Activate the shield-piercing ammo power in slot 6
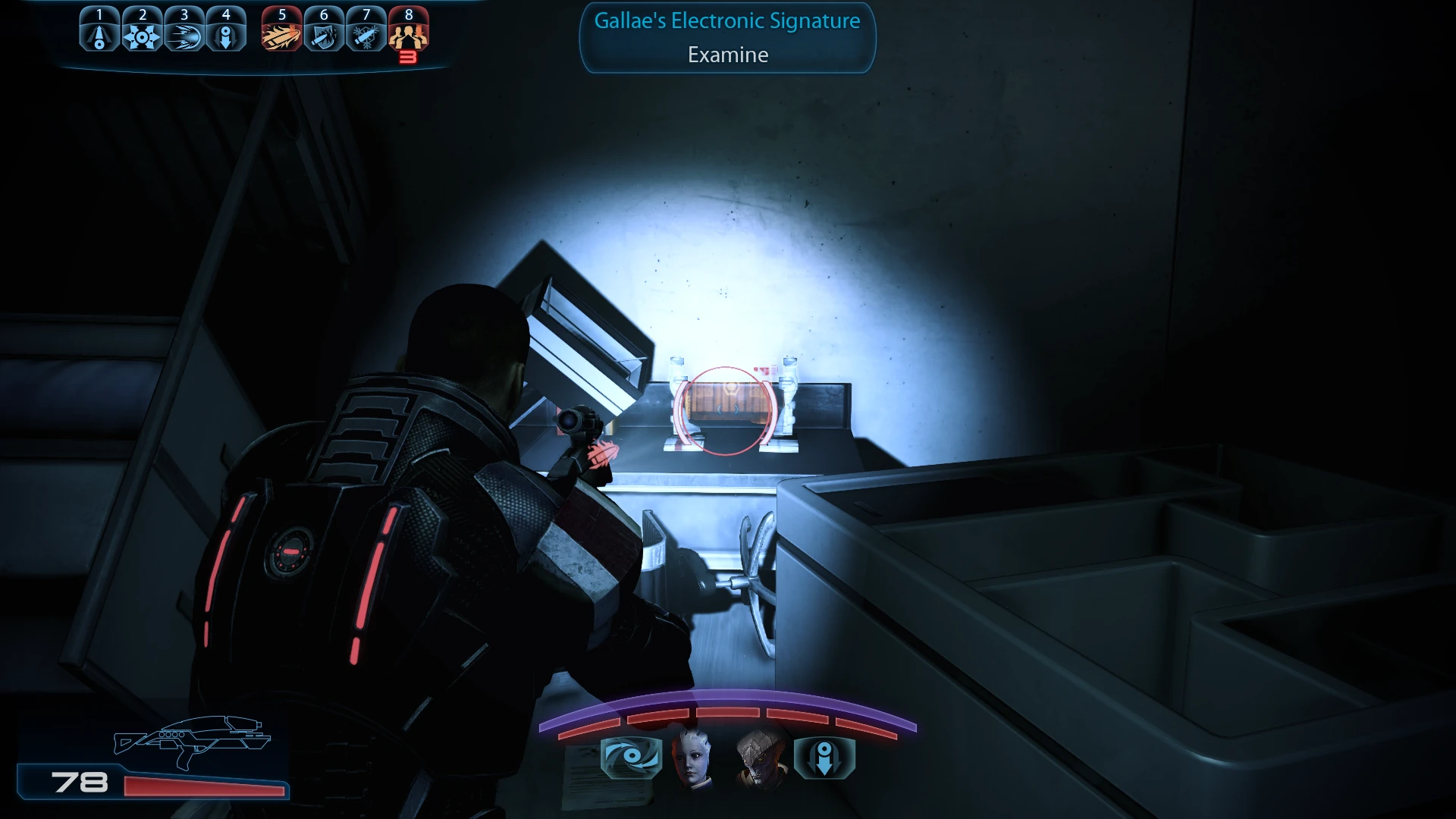This screenshot has width=1456, height=819. (x=325, y=30)
